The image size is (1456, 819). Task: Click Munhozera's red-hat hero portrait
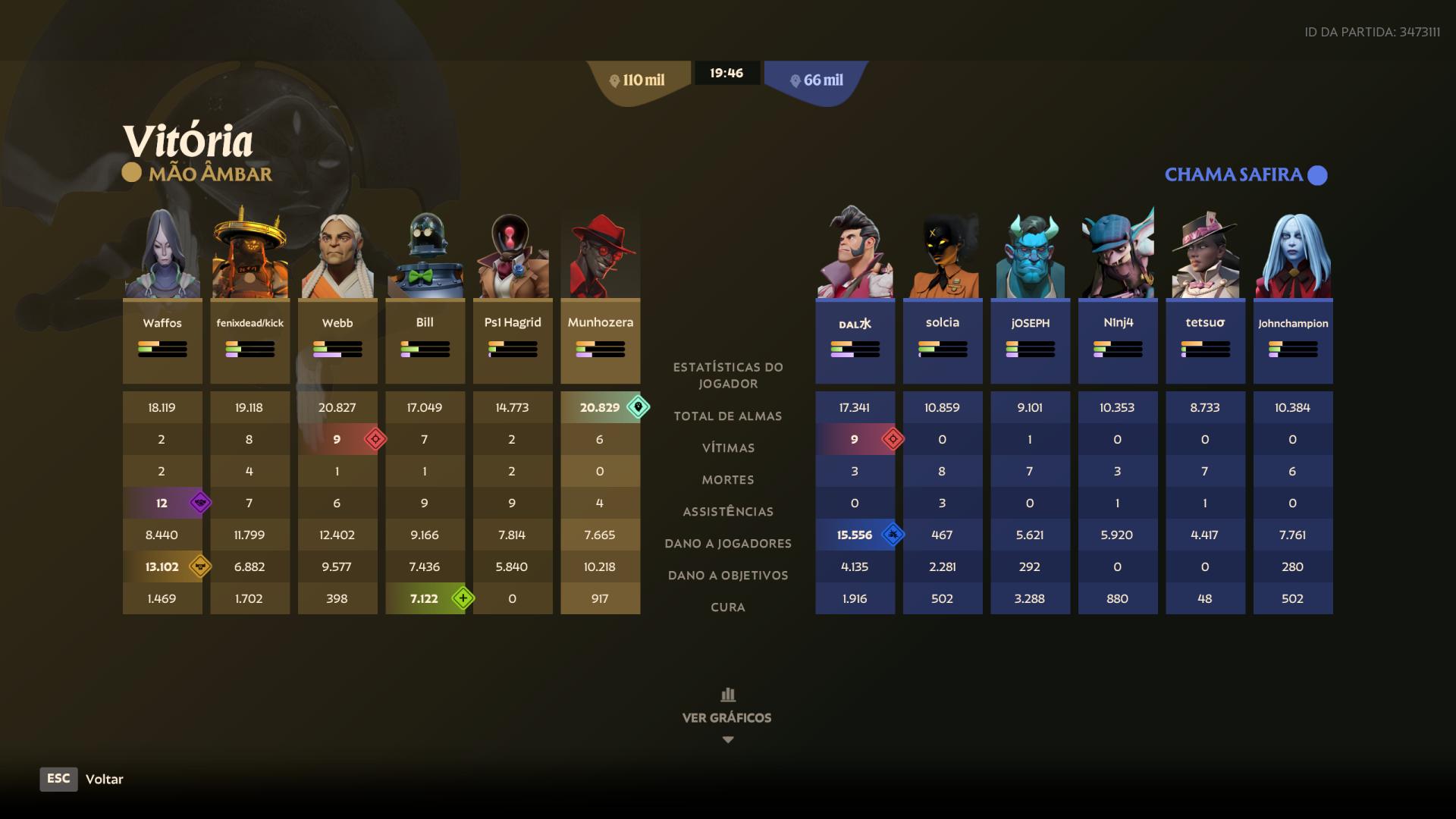(x=600, y=255)
